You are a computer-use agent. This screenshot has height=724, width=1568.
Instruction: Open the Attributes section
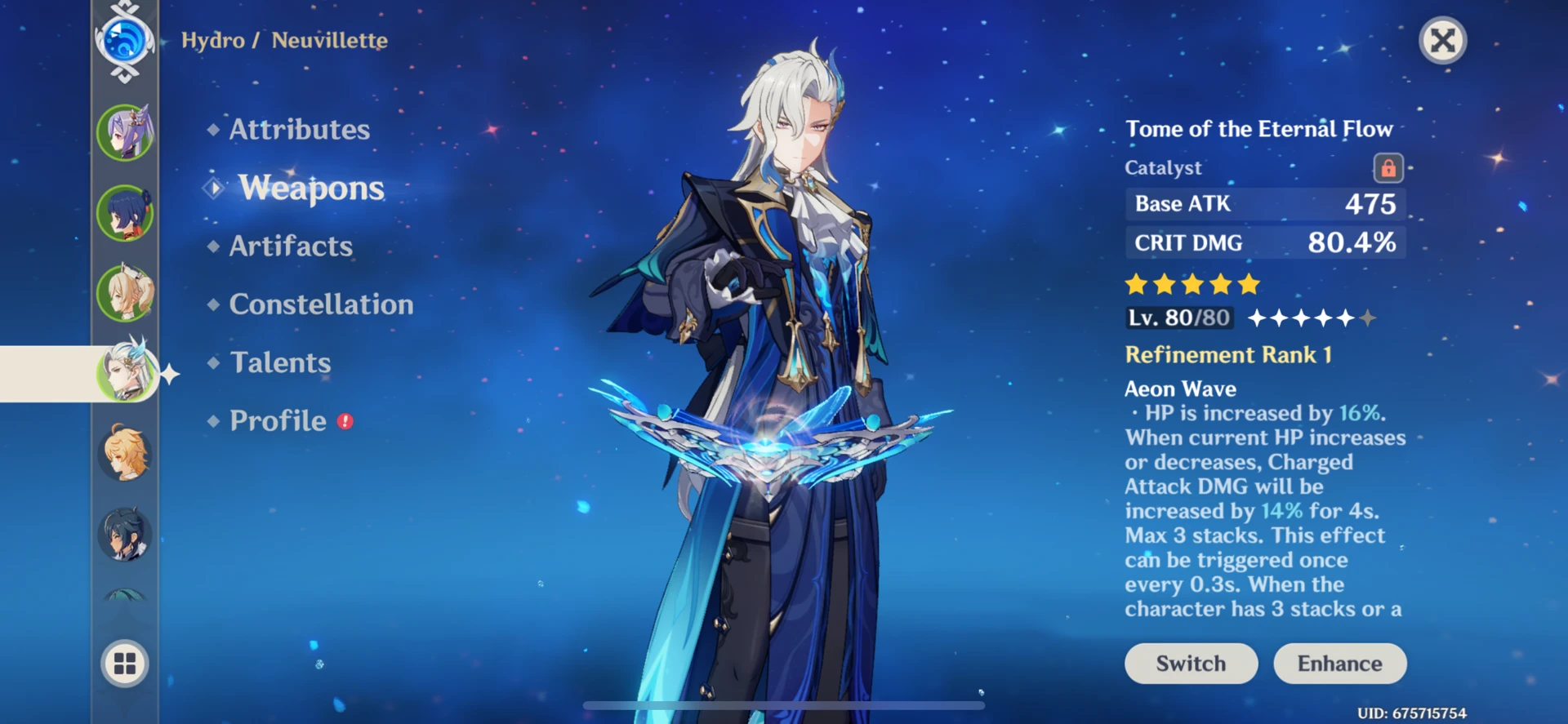pos(297,128)
